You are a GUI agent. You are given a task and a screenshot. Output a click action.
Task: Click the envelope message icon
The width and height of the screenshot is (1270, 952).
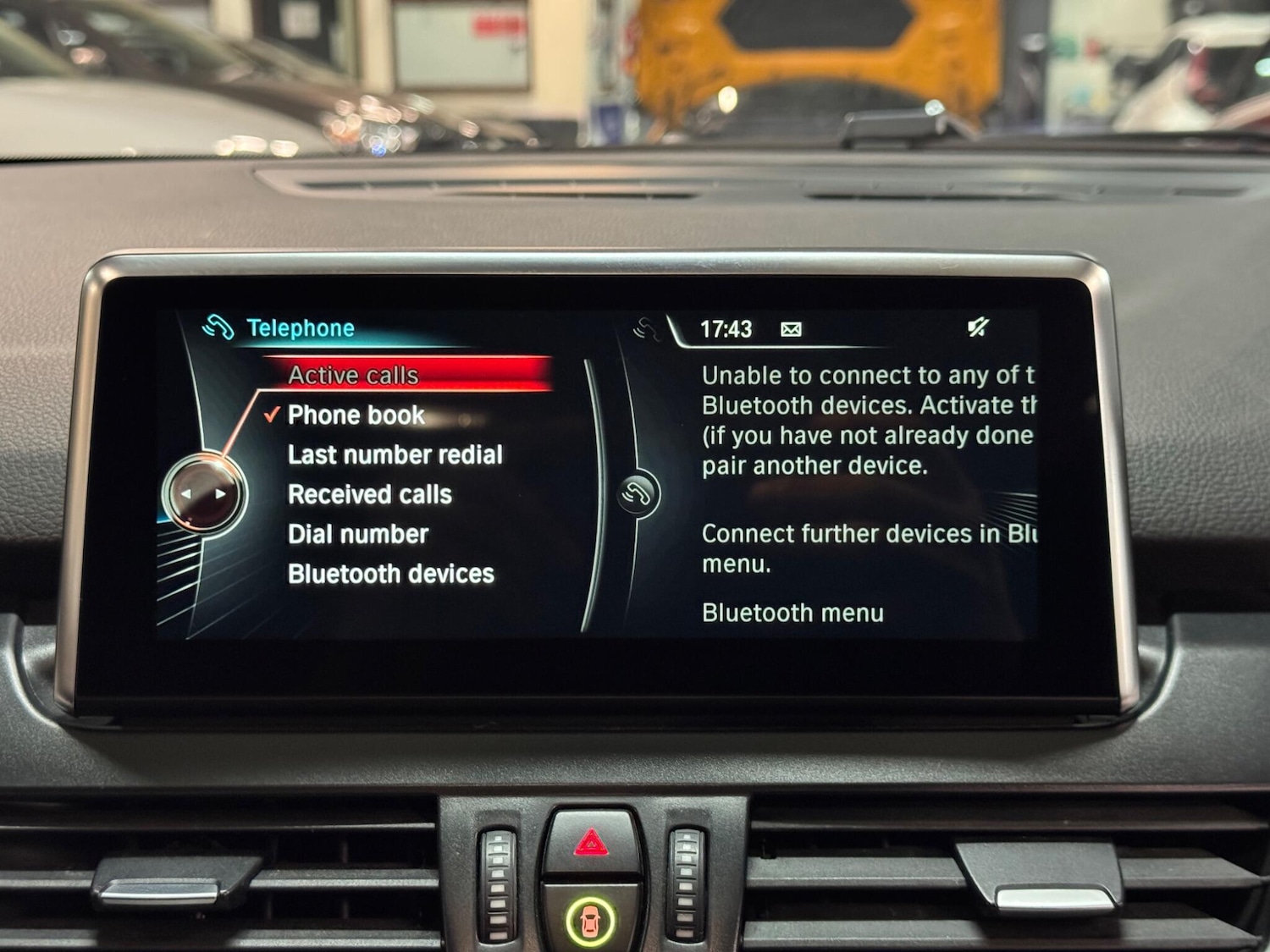click(x=791, y=329)
